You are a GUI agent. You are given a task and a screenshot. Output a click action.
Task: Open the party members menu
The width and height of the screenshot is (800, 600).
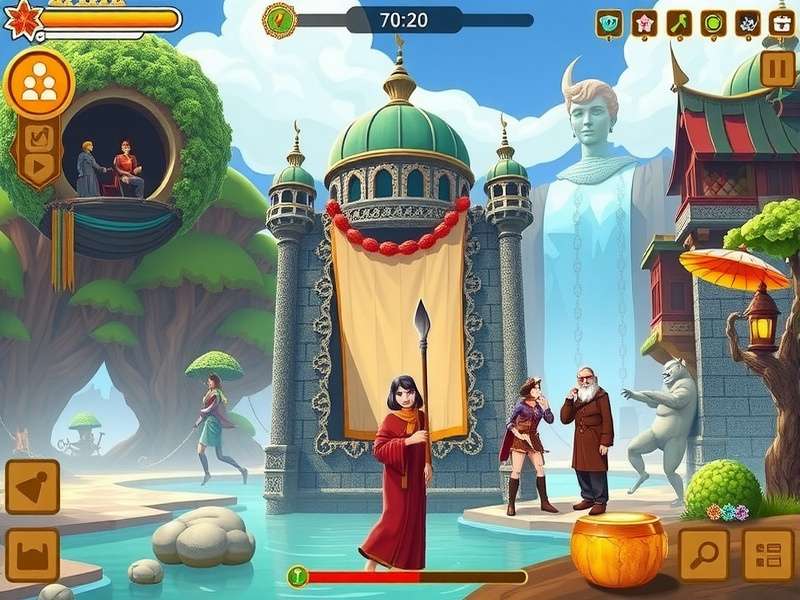click(x=39, y=83)
